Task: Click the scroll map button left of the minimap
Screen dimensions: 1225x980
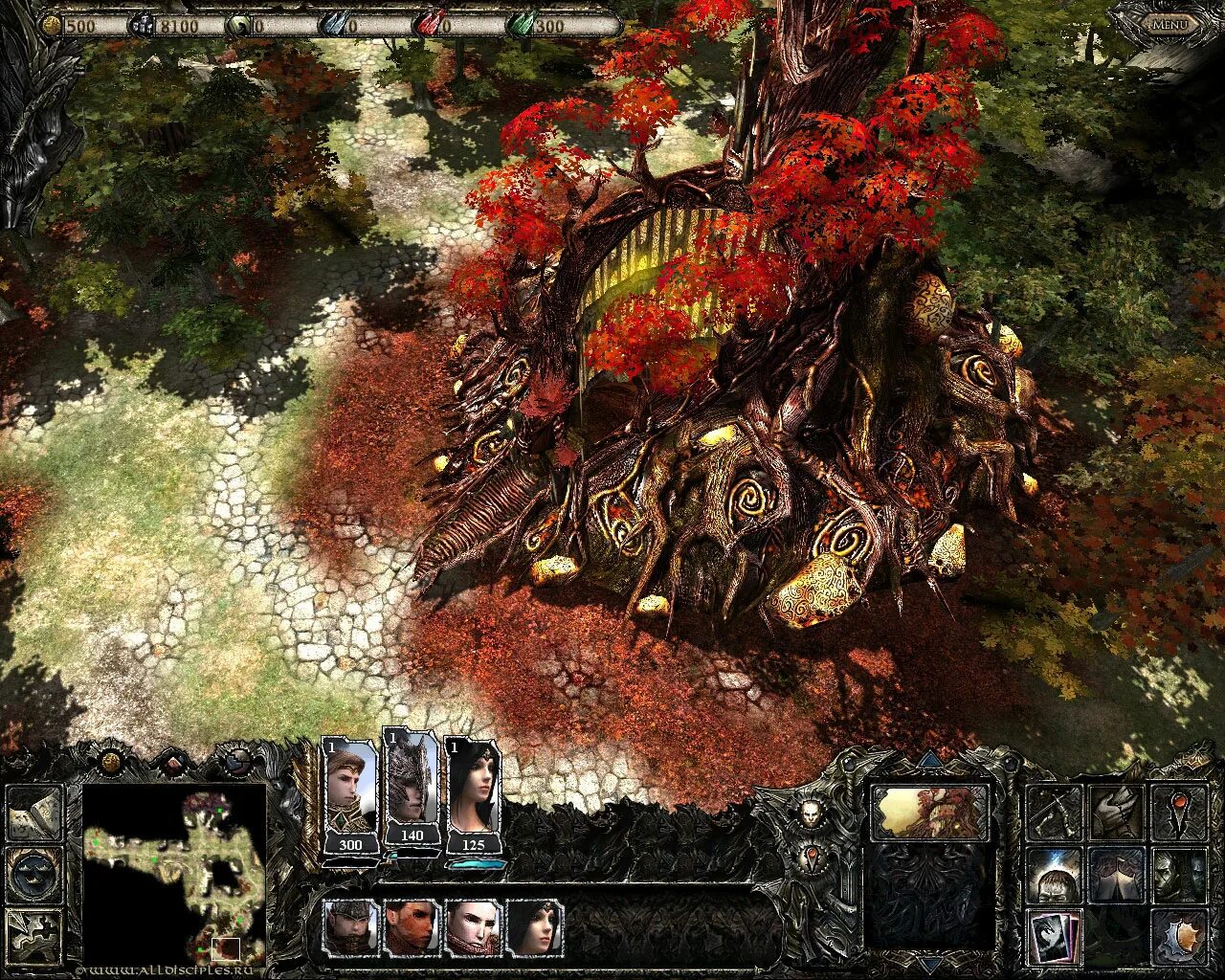Action: pos(35,812)
